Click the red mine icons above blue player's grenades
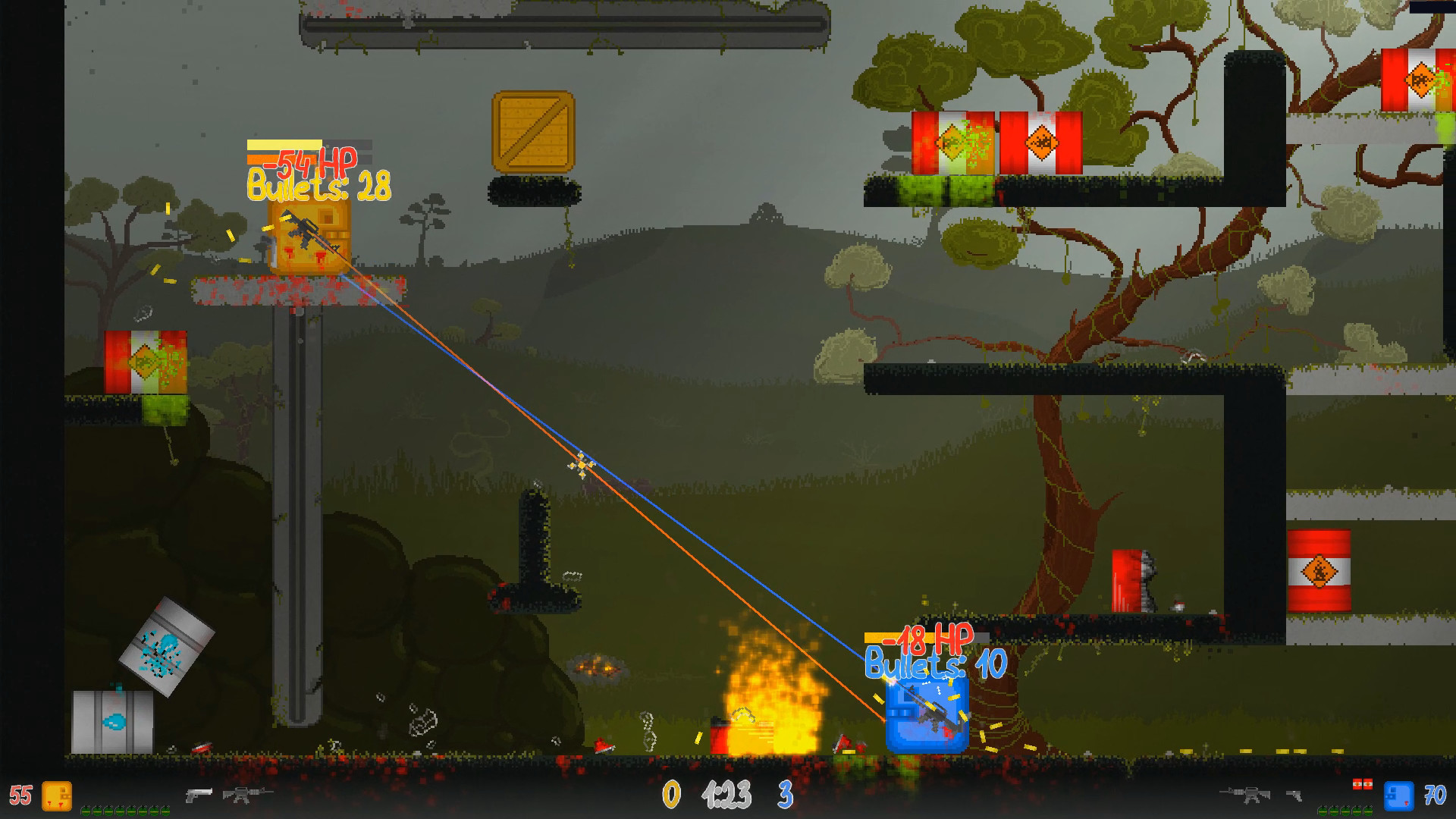1456x819 pixels. tap(1363, 785)
